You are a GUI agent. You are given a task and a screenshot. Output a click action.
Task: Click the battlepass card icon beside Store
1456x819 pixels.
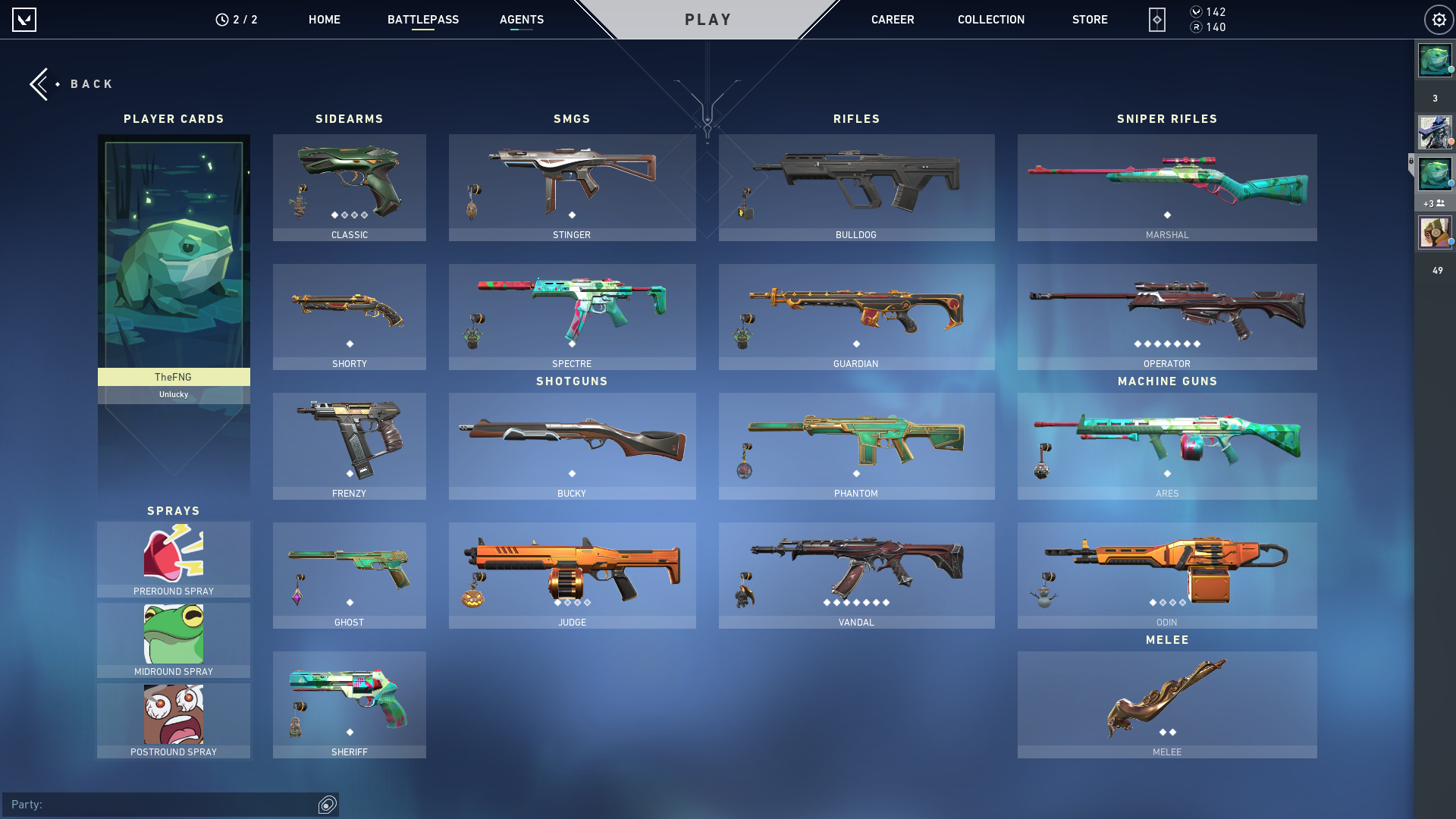1156,20
